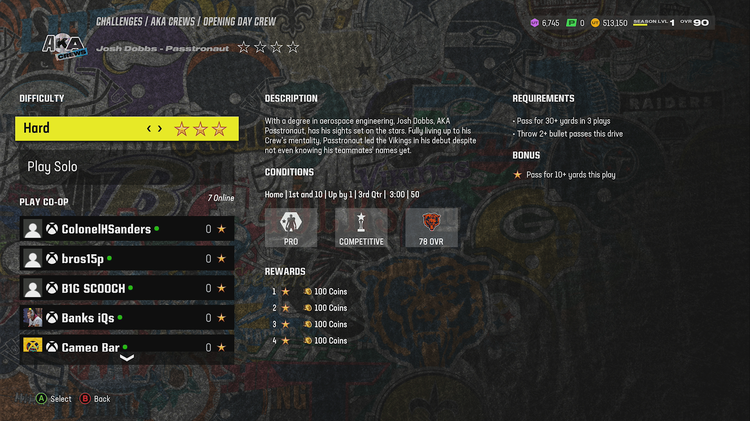Image resolution: width=750 pixels, height=421 pixels.
Task: Select B1G SCOOCH as co-op partner
Action: 127,288
